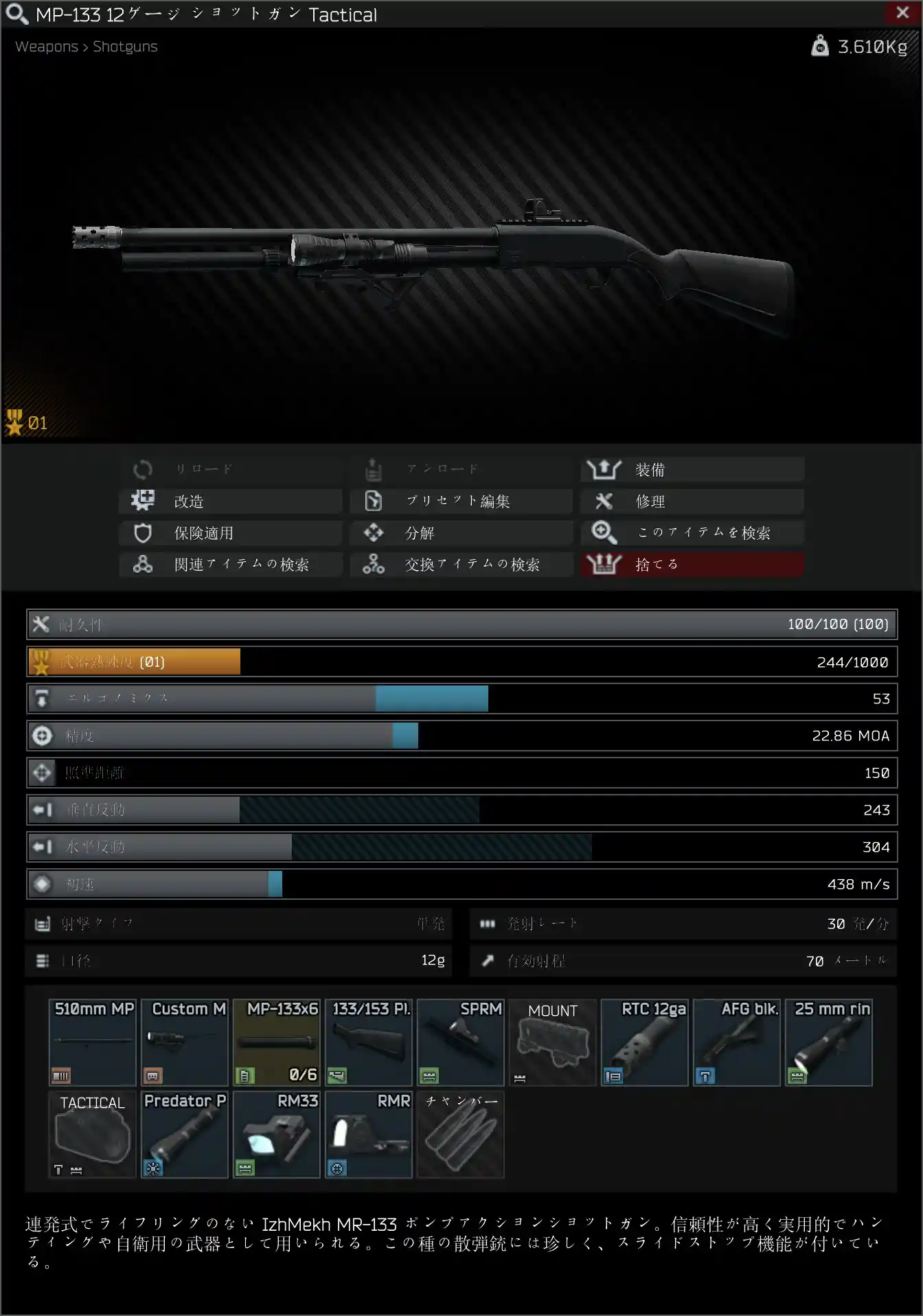Click the magnifier icon in the title bar

pos(19,14)
